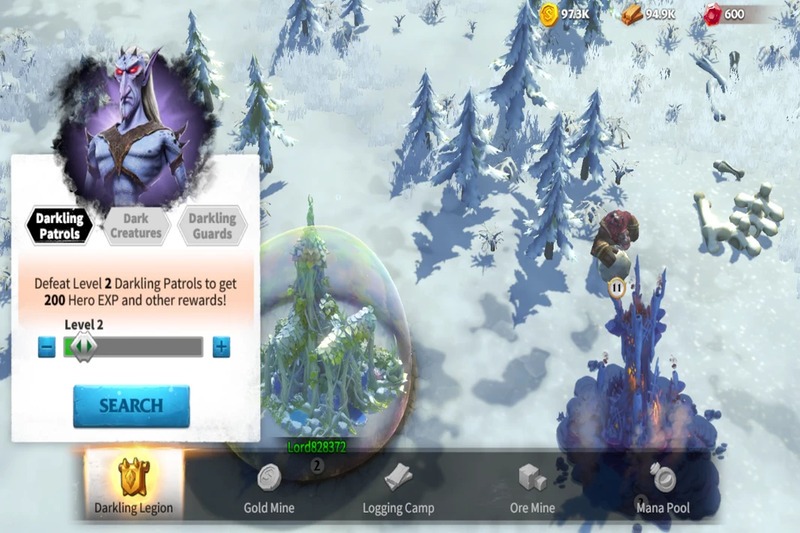Pick the Ore Mine category
This screenshot has width=800, height=533.
[x=532, y=489]
